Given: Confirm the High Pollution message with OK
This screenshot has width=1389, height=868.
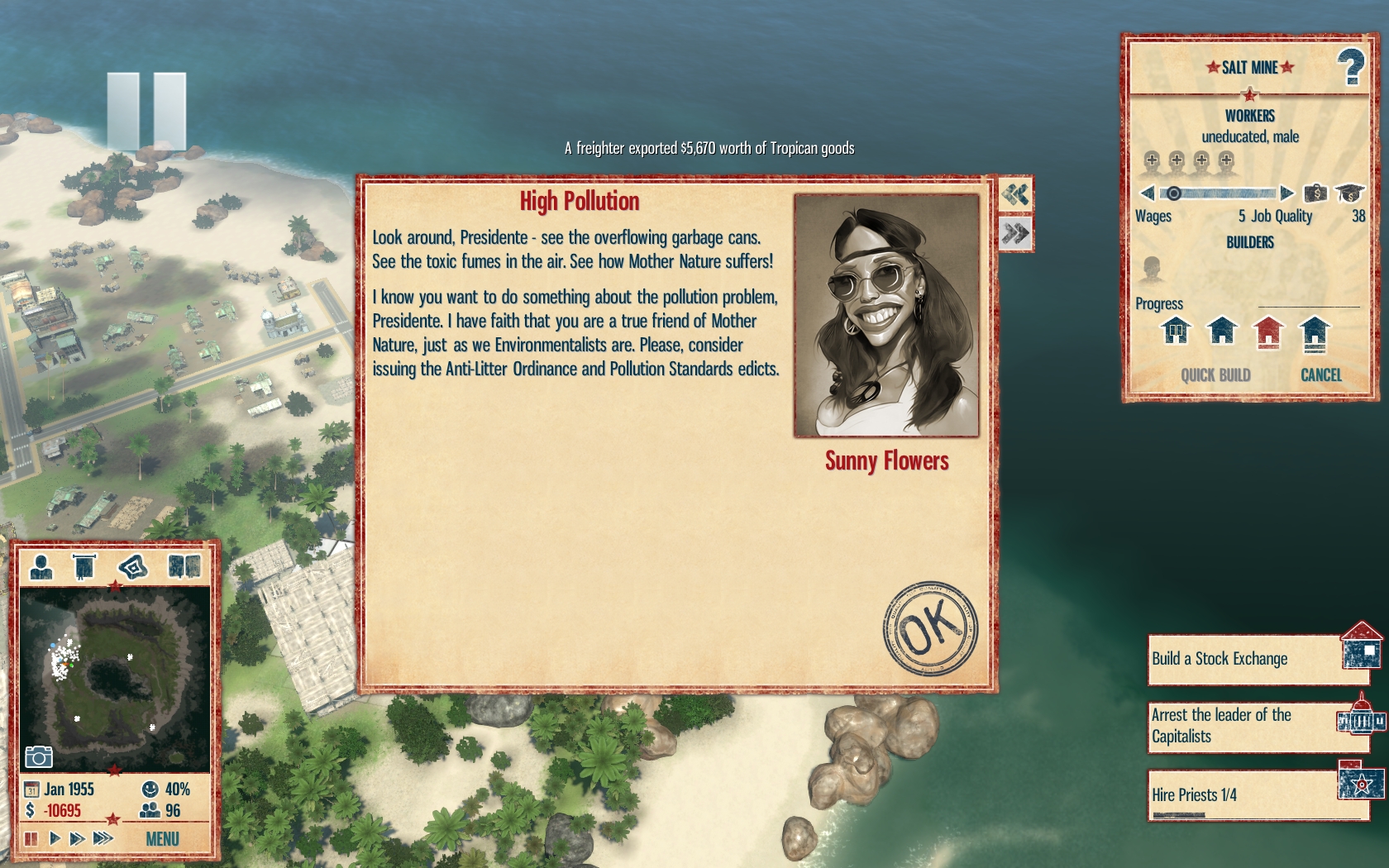Looking at the screenshot, I should [x=929, y=628].
